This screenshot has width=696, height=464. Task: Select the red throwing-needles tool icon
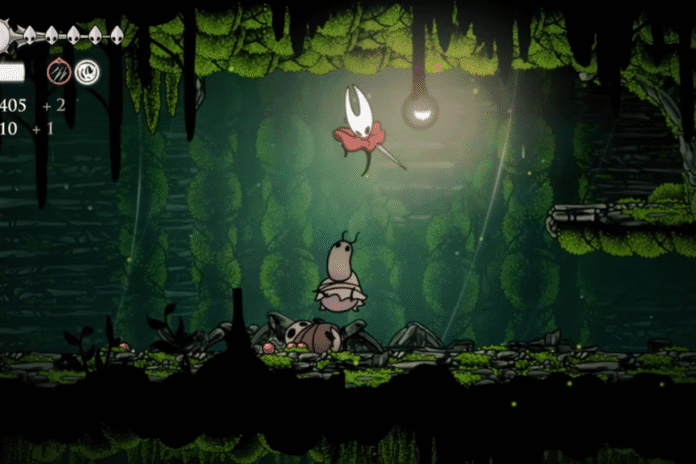pyautogui.click(x=59, y=72)
